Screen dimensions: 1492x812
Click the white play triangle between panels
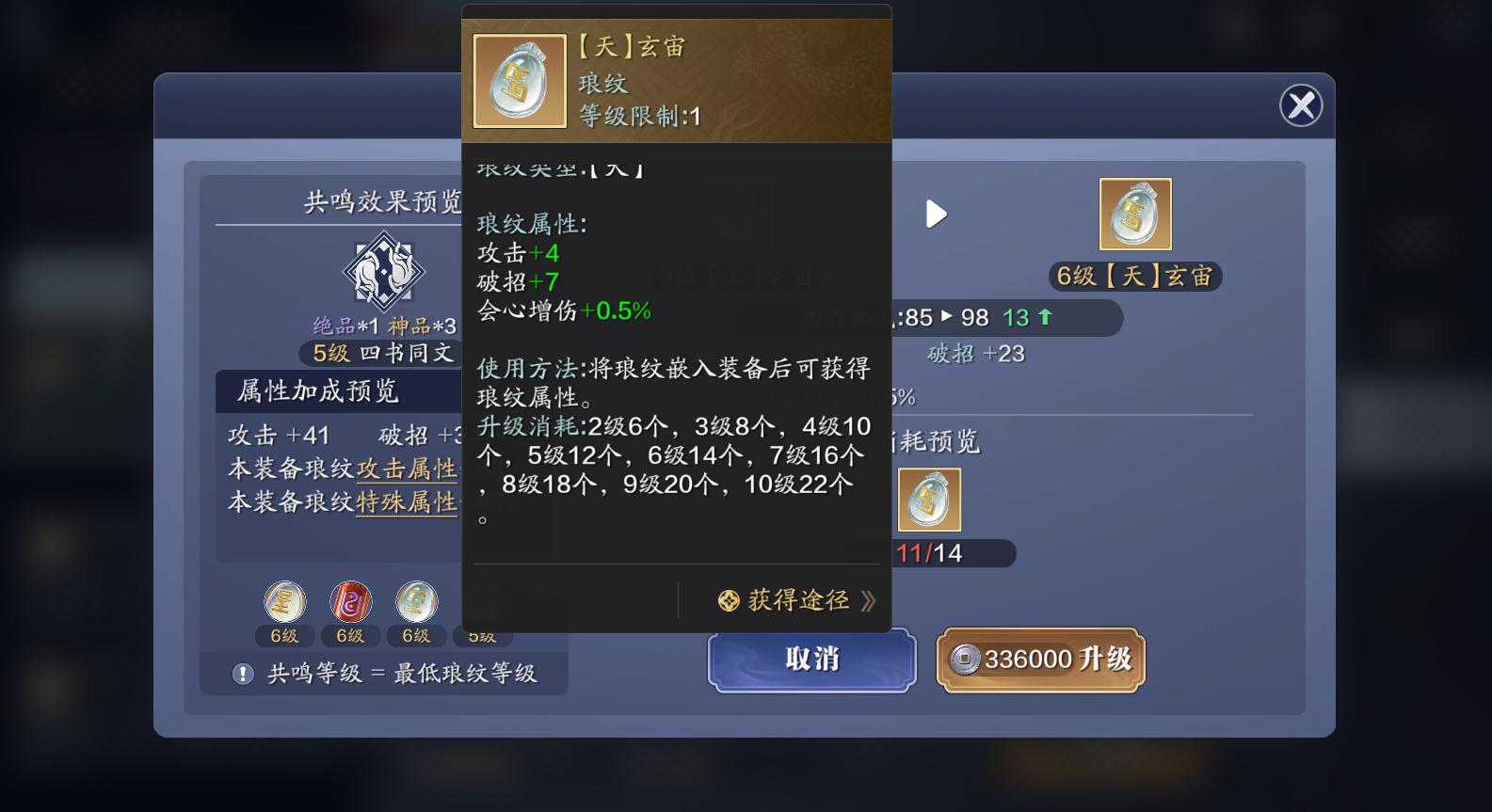tap(936, 214)
